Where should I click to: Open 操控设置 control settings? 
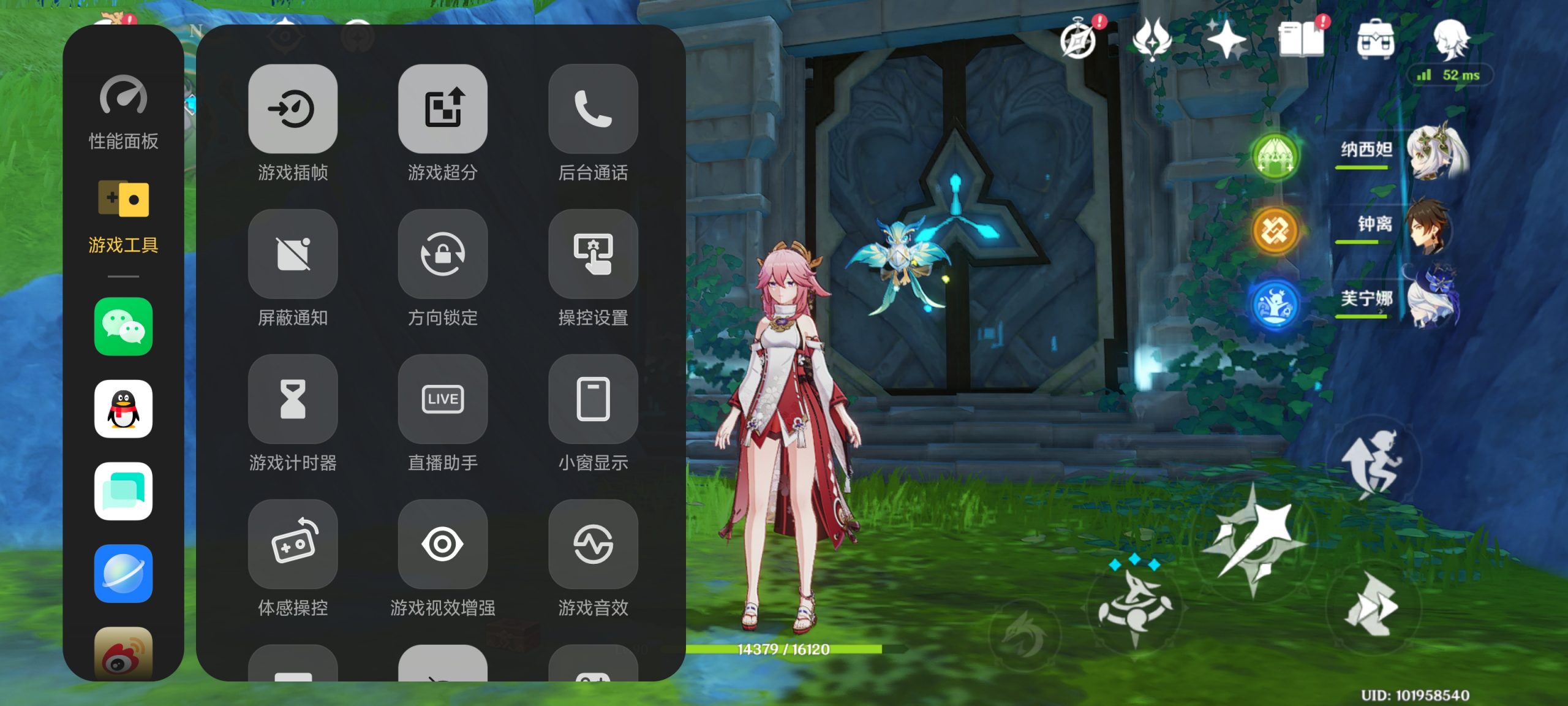(x=592, y=254)
